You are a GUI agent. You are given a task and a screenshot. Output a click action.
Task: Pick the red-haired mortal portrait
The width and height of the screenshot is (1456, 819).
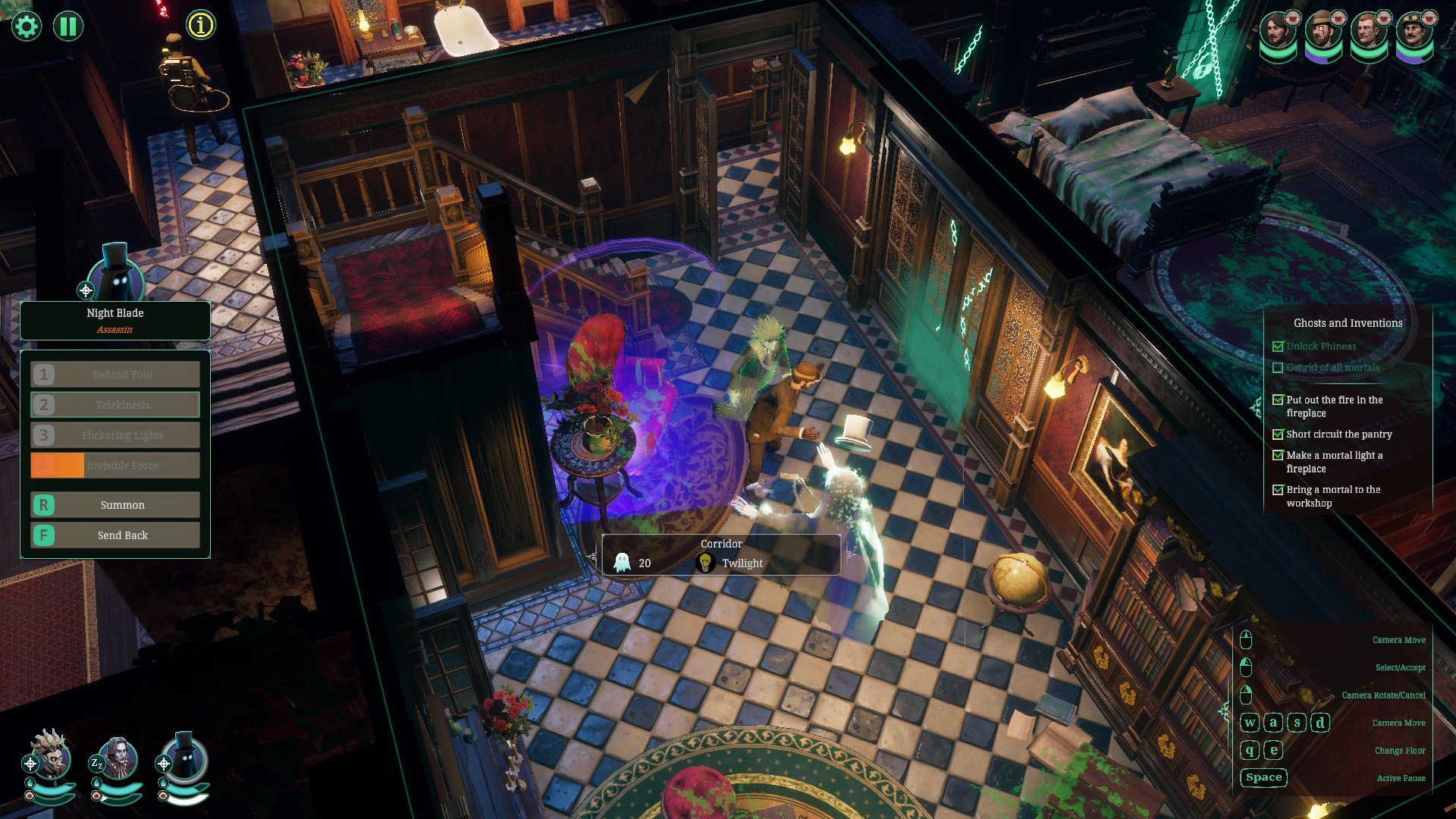pyautogui.click(x=1369, y=33)
